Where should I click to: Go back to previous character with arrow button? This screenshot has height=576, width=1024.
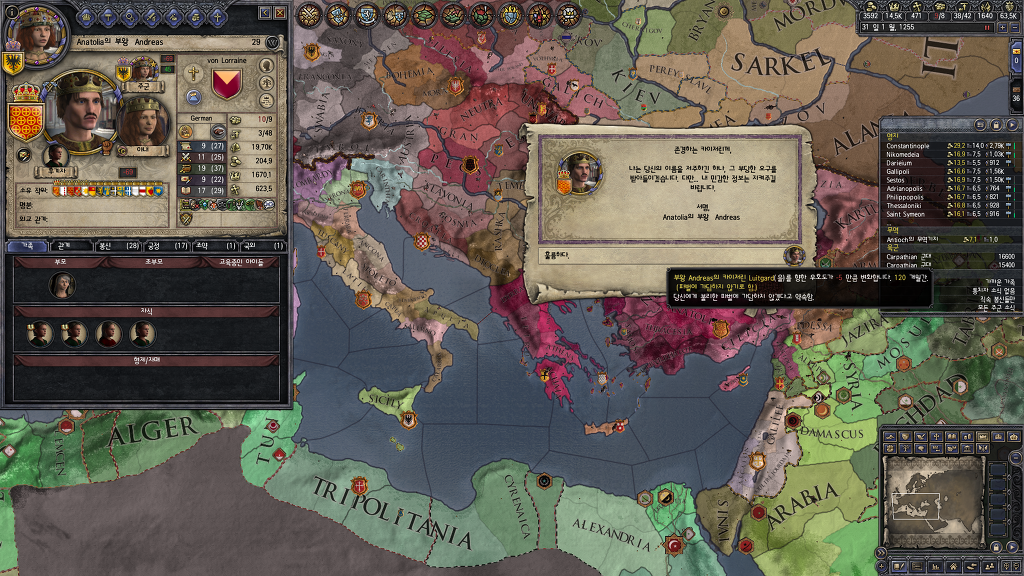coord(264,13)
